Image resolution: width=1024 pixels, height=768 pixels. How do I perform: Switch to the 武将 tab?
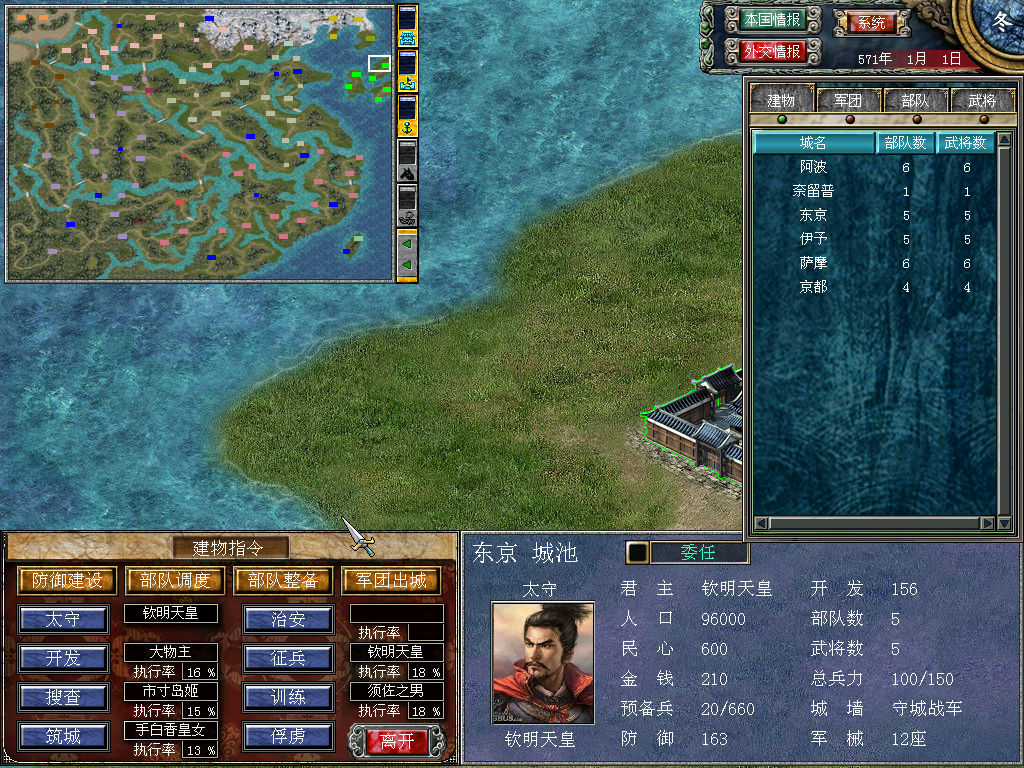tap(981, 100)
